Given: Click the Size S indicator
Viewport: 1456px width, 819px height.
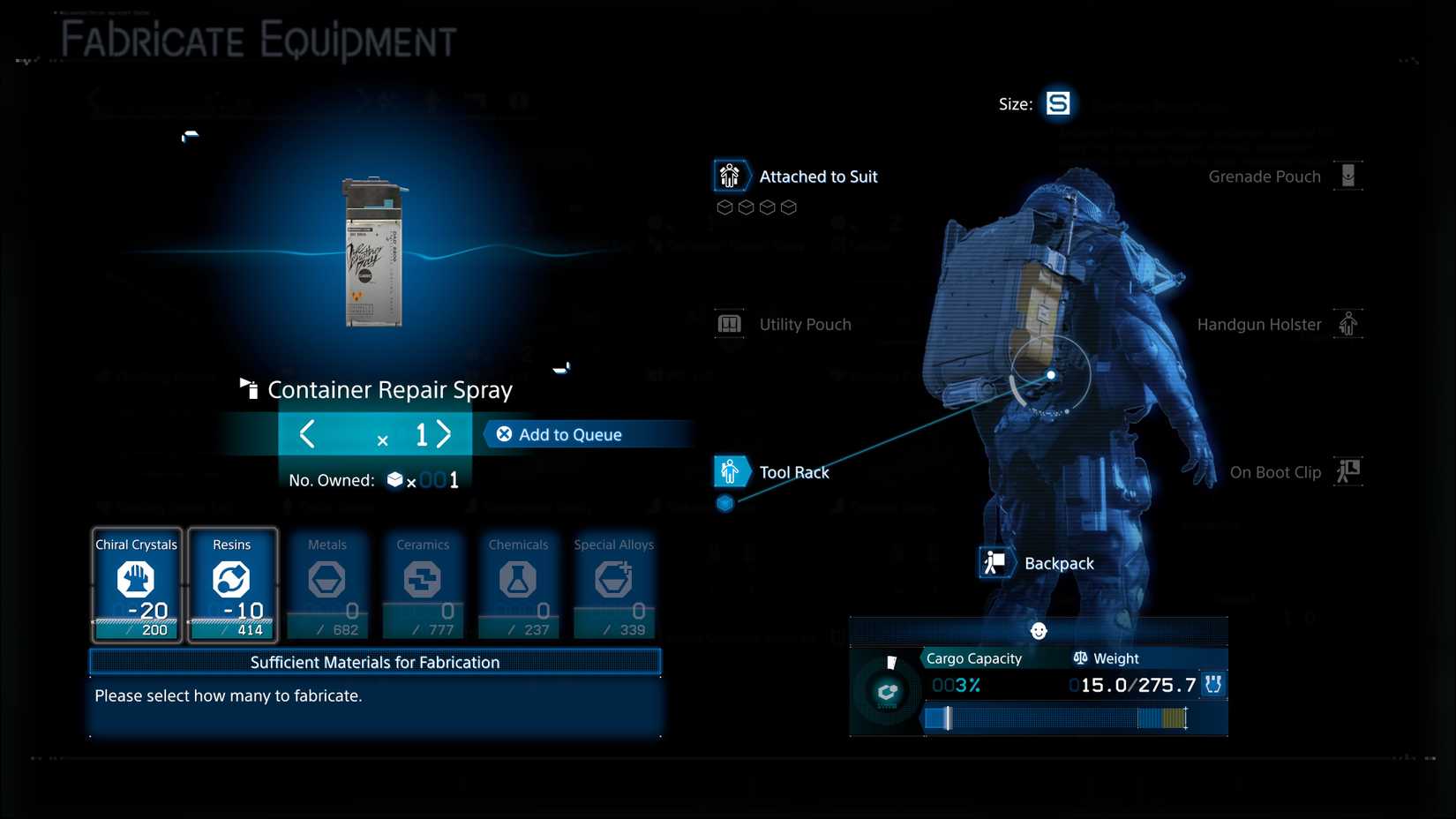Looking at the screenshot, I should 1058,103.
